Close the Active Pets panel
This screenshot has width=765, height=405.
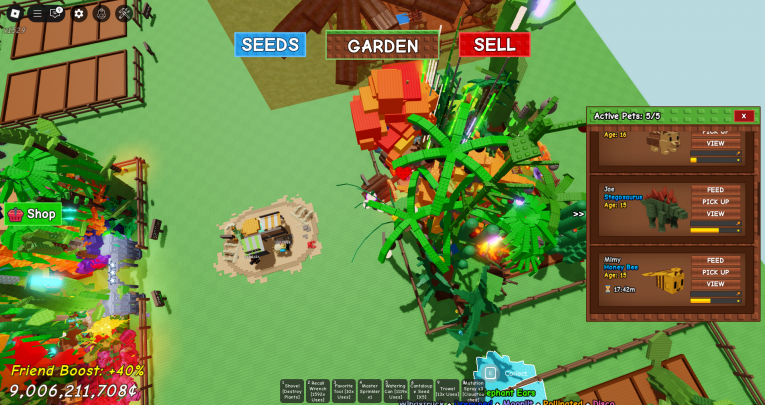743,116
